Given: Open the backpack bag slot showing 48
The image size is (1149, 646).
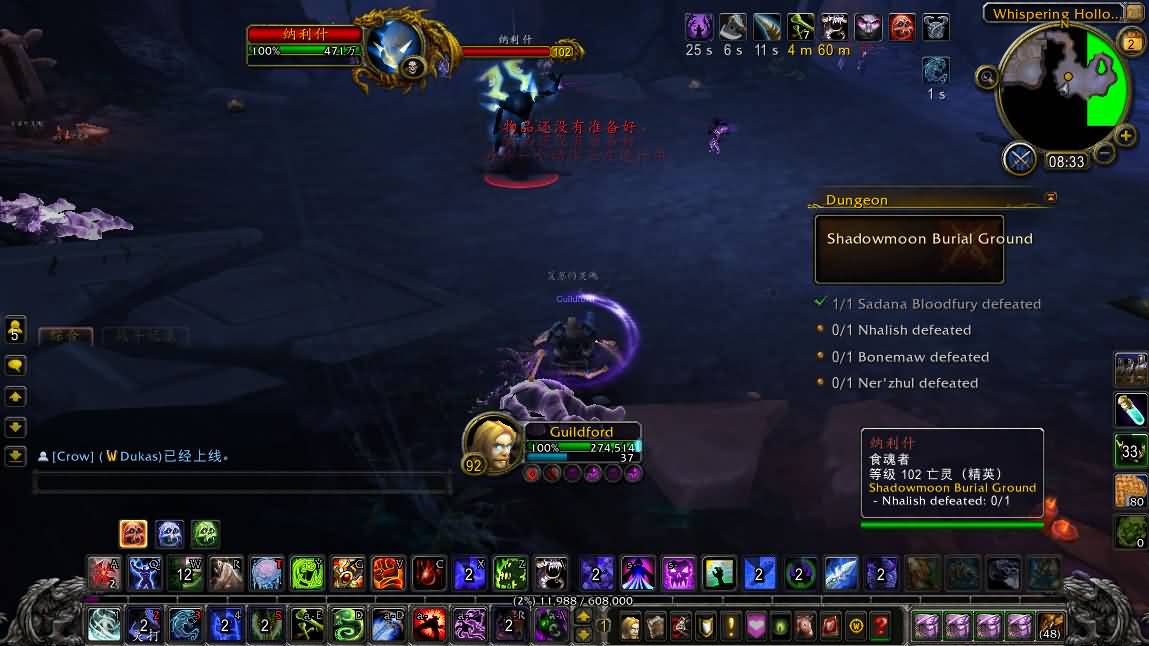Looking at the screenshot, I should [1050, 626].
